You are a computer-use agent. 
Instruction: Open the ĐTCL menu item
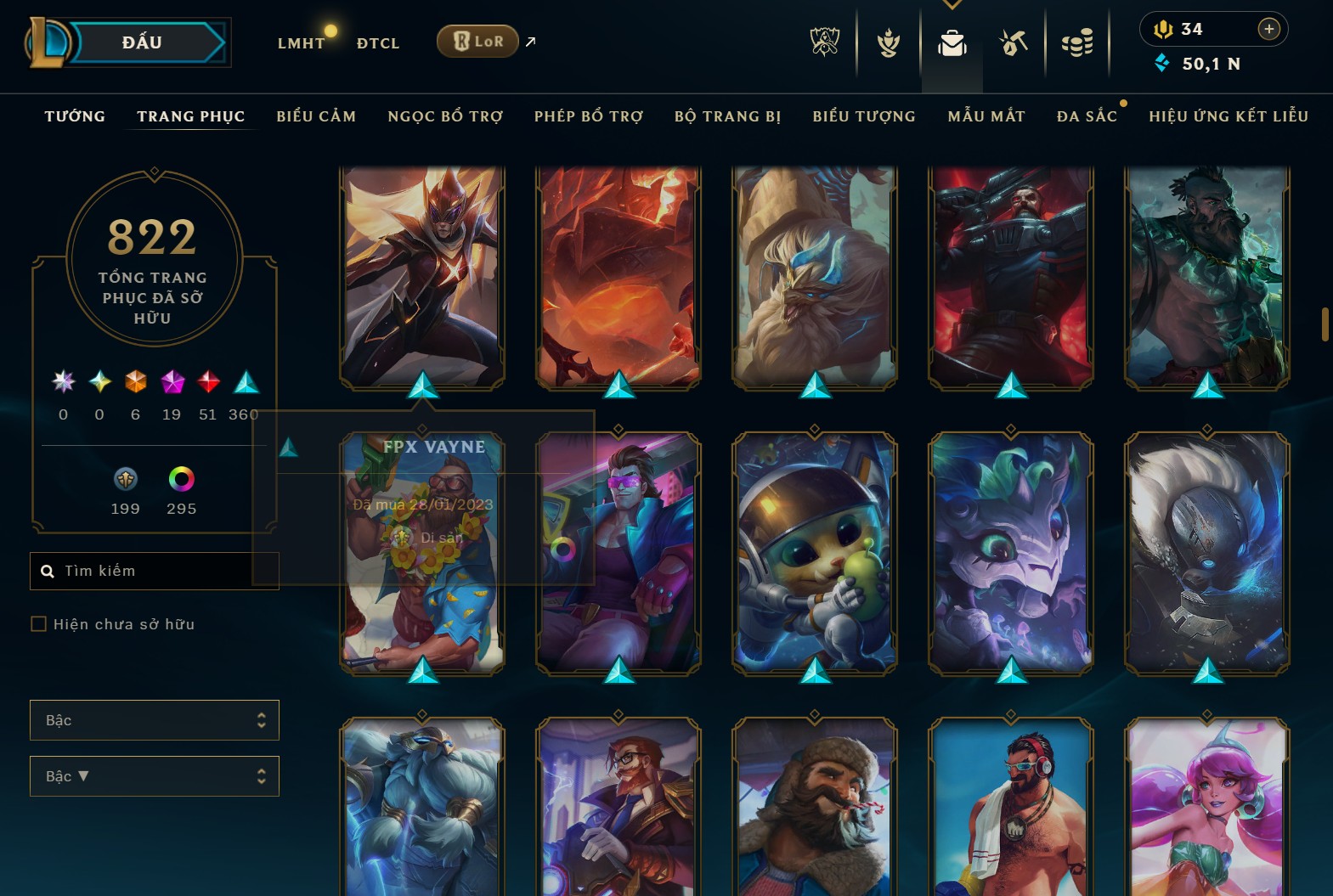tap(378, 42)
